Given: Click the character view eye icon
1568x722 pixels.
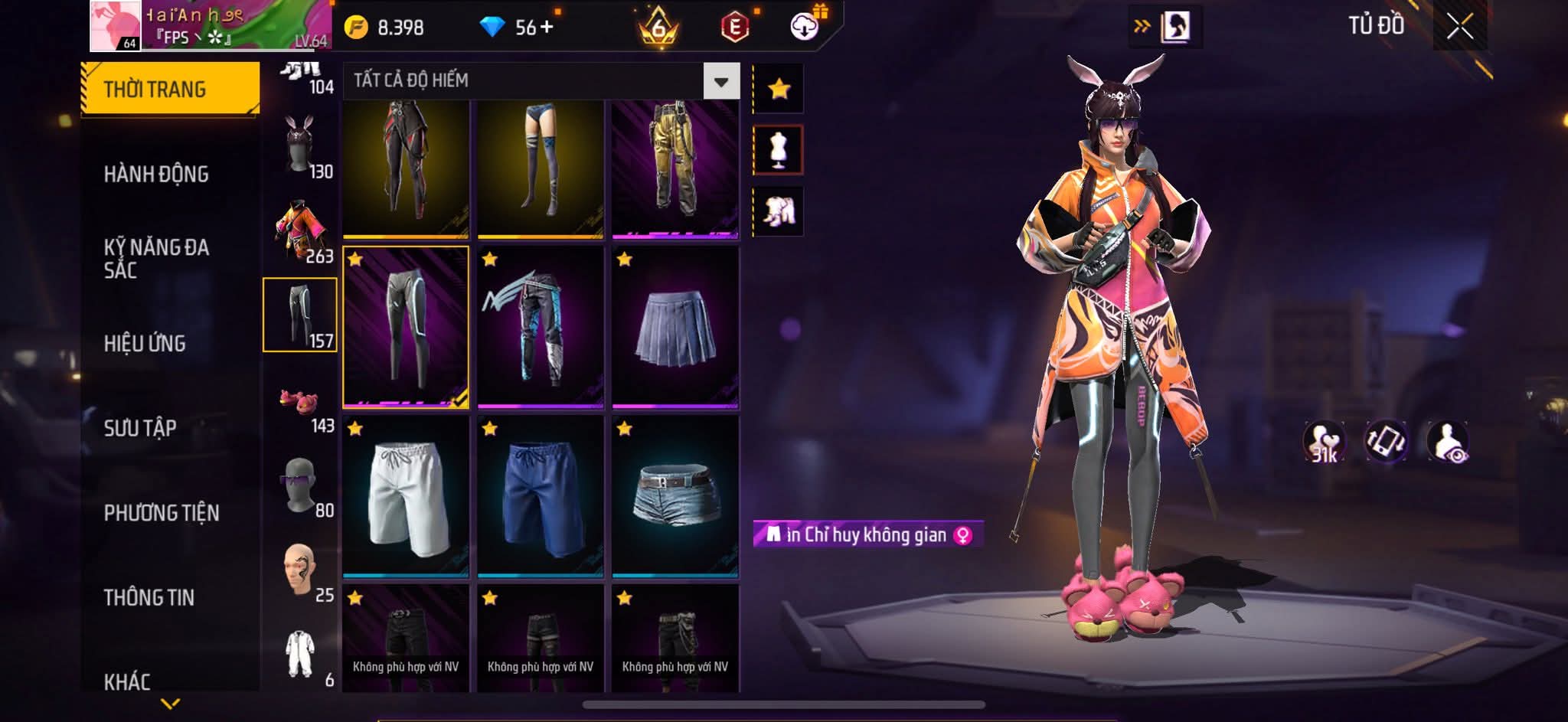Looking at the screenshot, I should pos(1447,442).
